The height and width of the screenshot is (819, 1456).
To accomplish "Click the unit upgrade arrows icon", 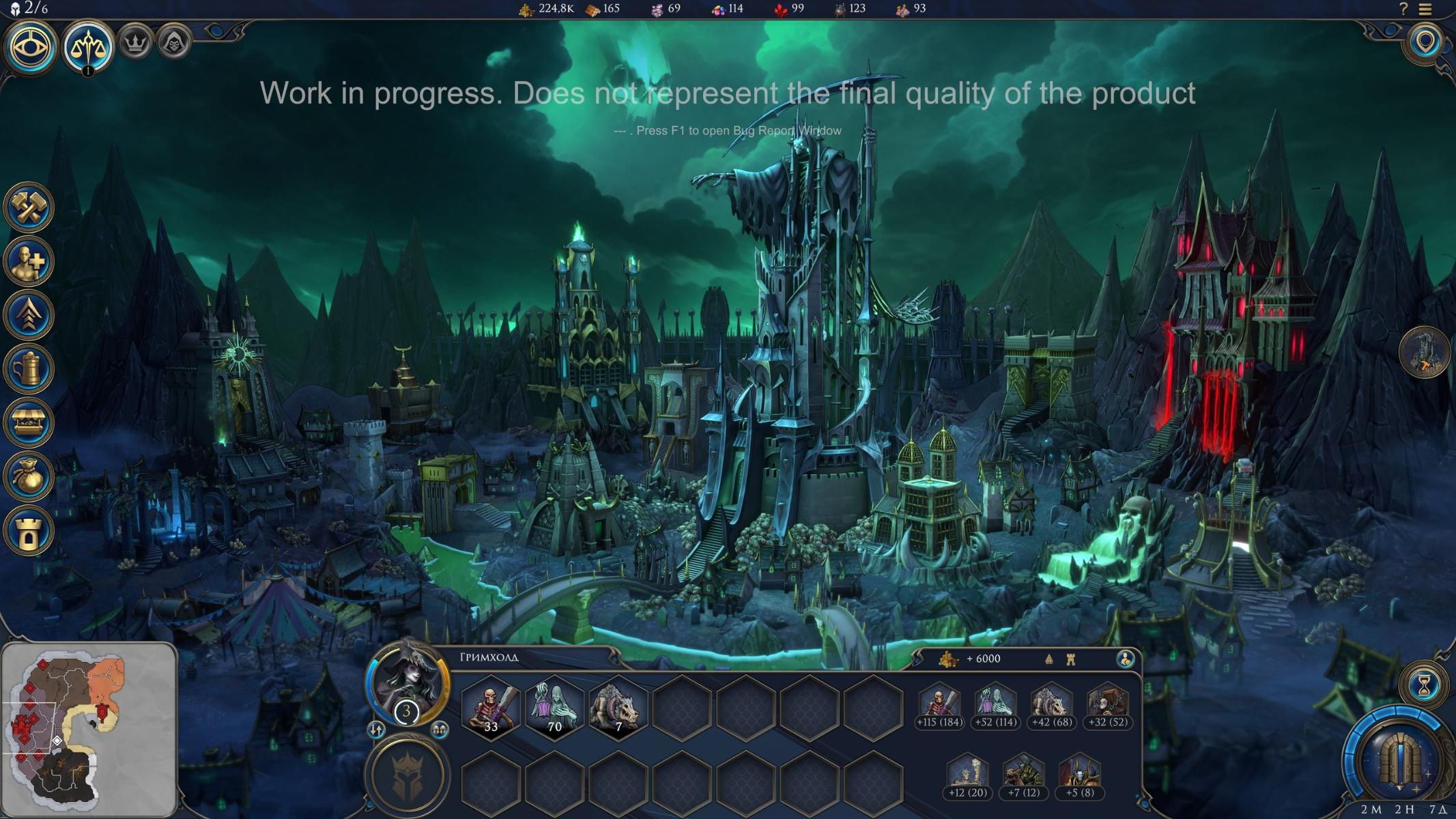I will point(29,315).
